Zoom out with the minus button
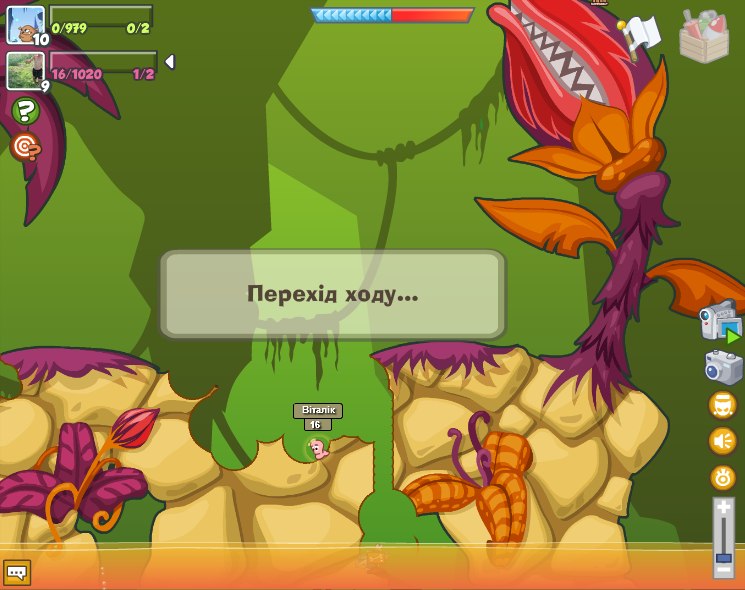This screenshot has width=745, height=590. coord(723,570)
